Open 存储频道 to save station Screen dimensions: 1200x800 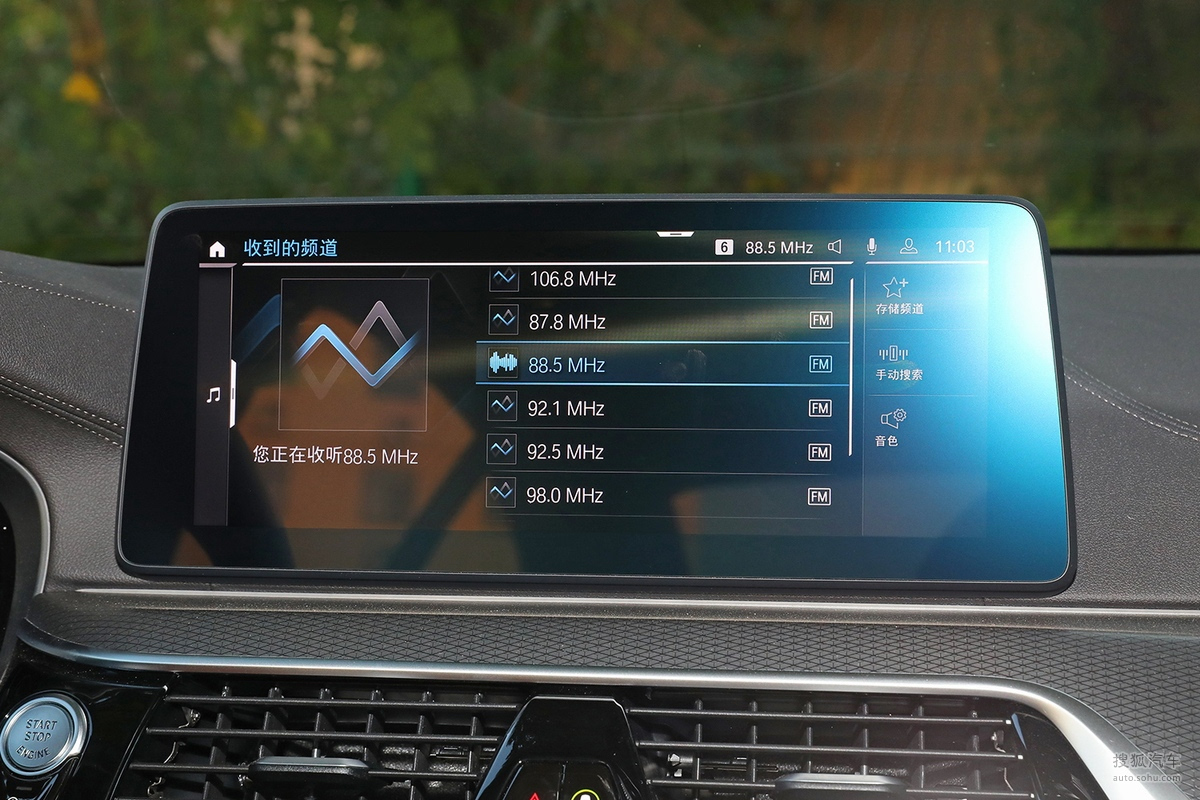pos(898,296)
